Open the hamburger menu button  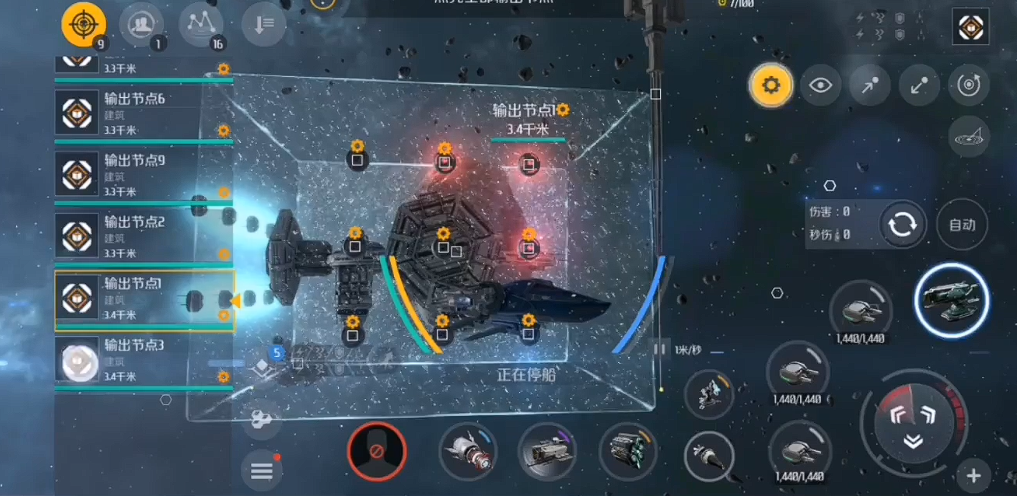pos(262,470)
